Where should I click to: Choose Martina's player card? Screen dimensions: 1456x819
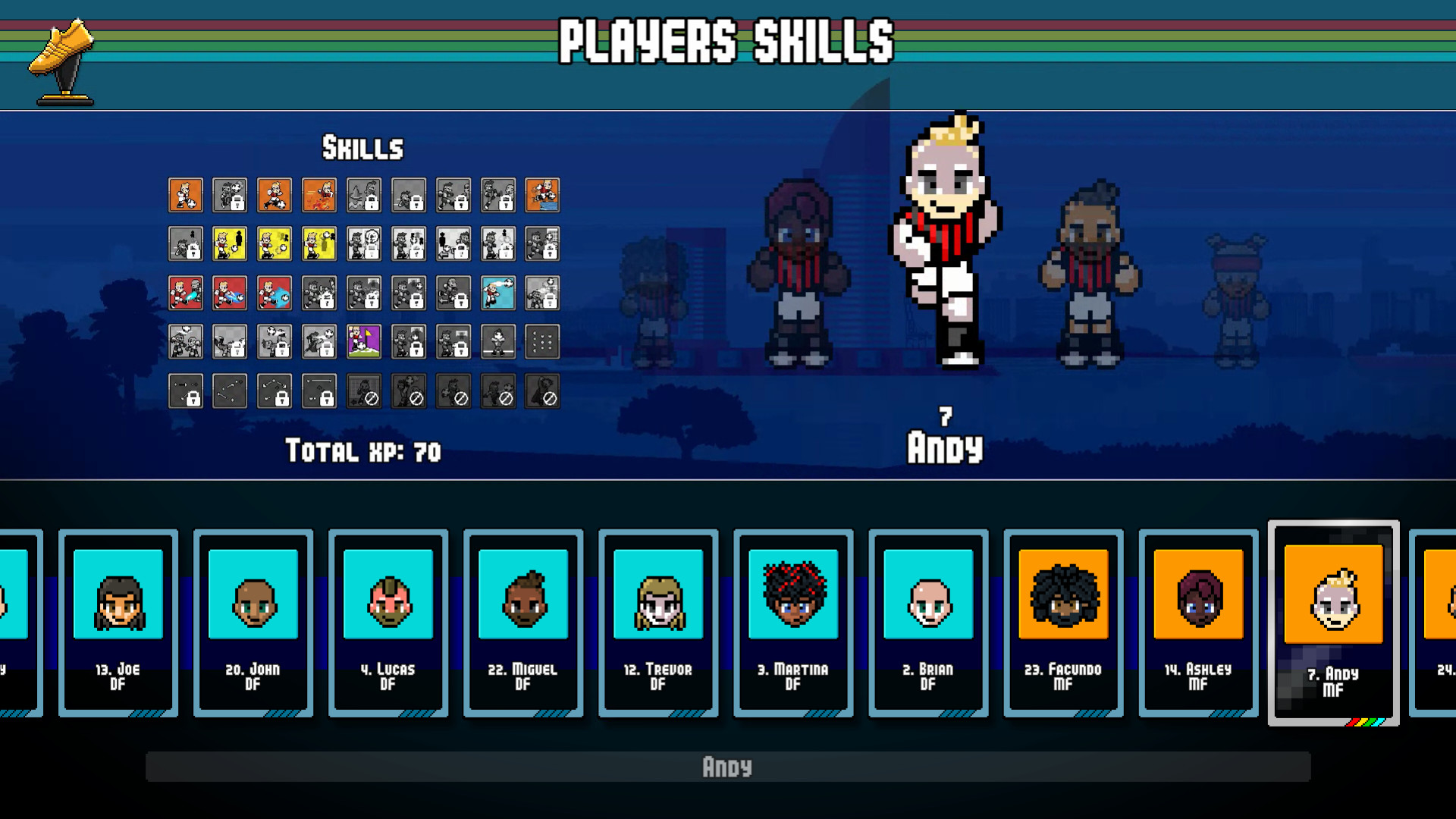(x=792, y=622)
